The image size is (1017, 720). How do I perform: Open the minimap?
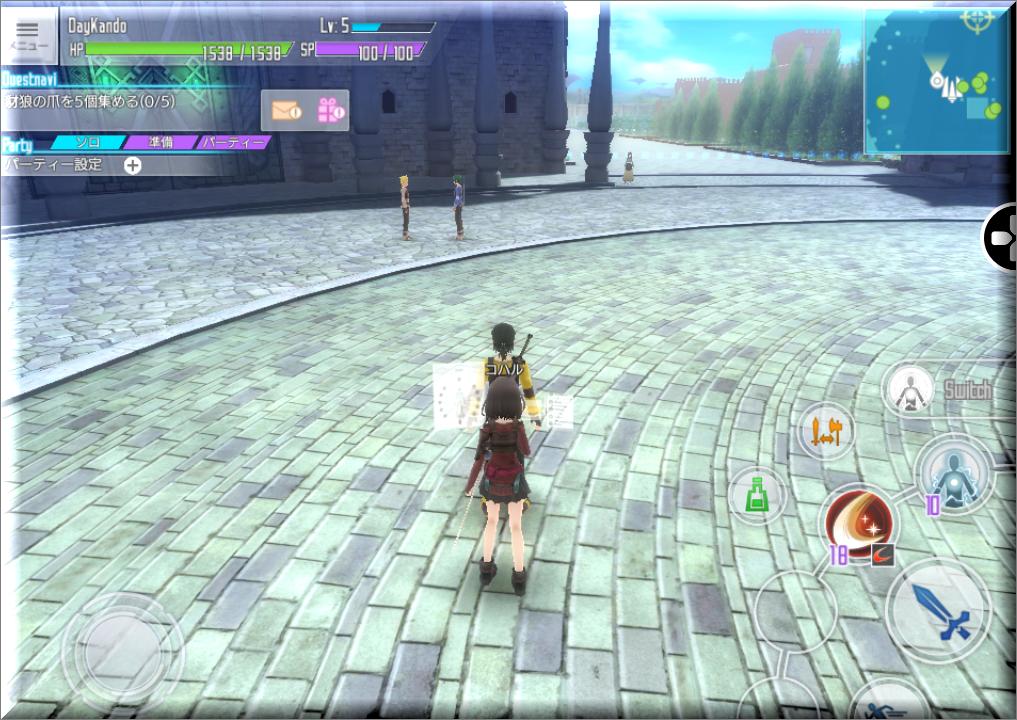coord(936,84)
